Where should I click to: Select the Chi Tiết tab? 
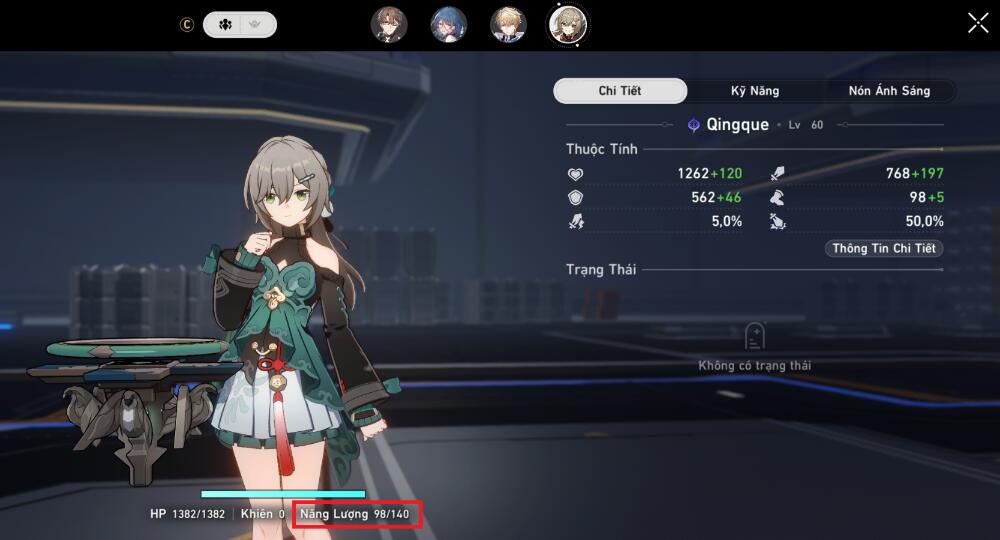[x=620, y=91]
